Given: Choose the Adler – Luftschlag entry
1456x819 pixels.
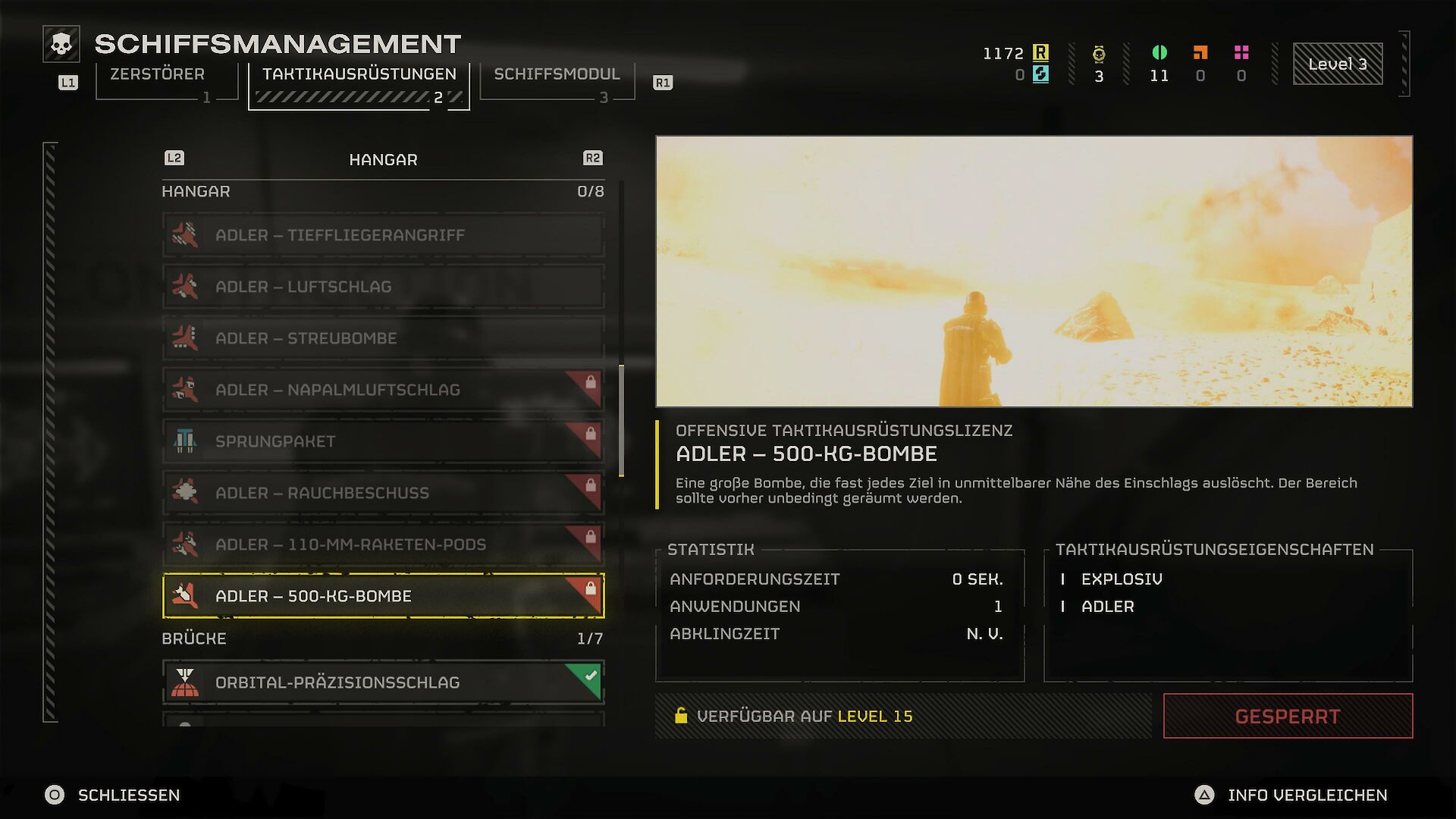Looking at the screenshot, I should [x=383, y=287].
